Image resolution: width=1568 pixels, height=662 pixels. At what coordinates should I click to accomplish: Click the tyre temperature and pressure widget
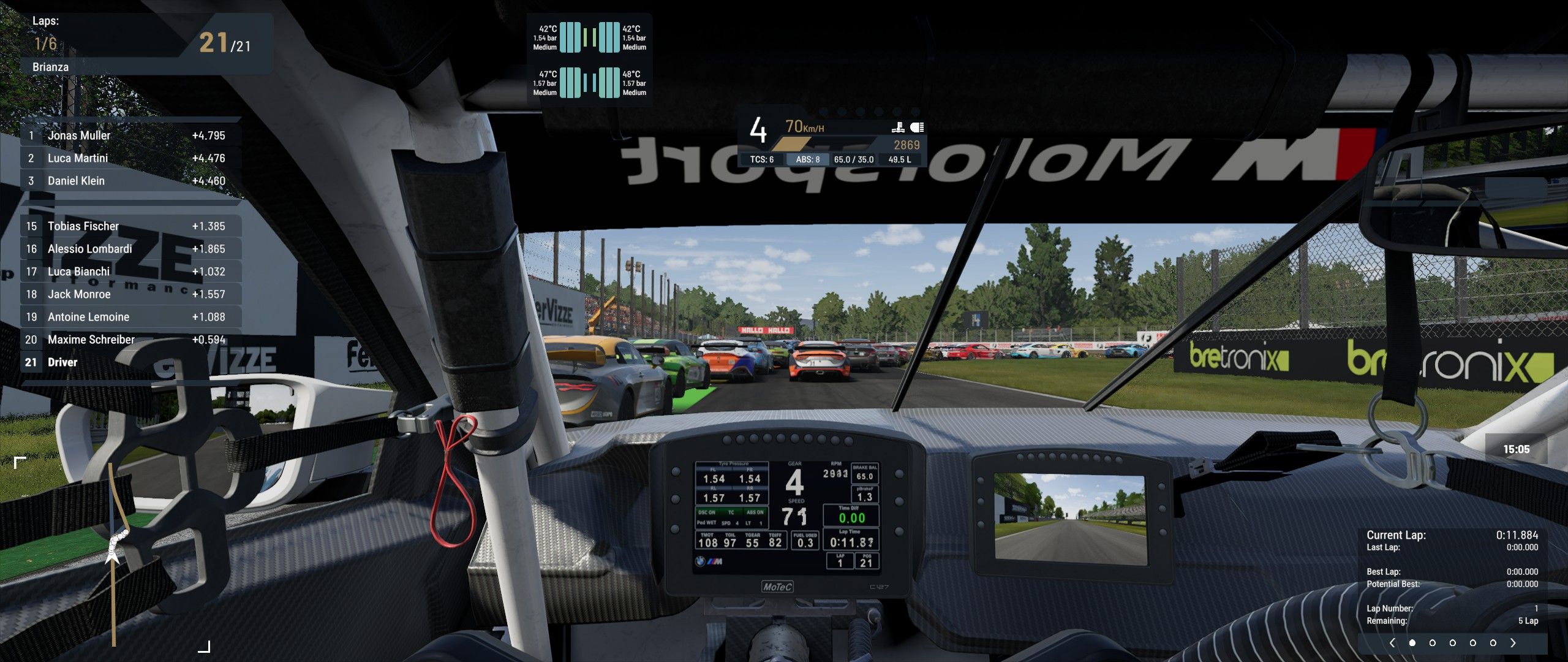click(589, 60)
